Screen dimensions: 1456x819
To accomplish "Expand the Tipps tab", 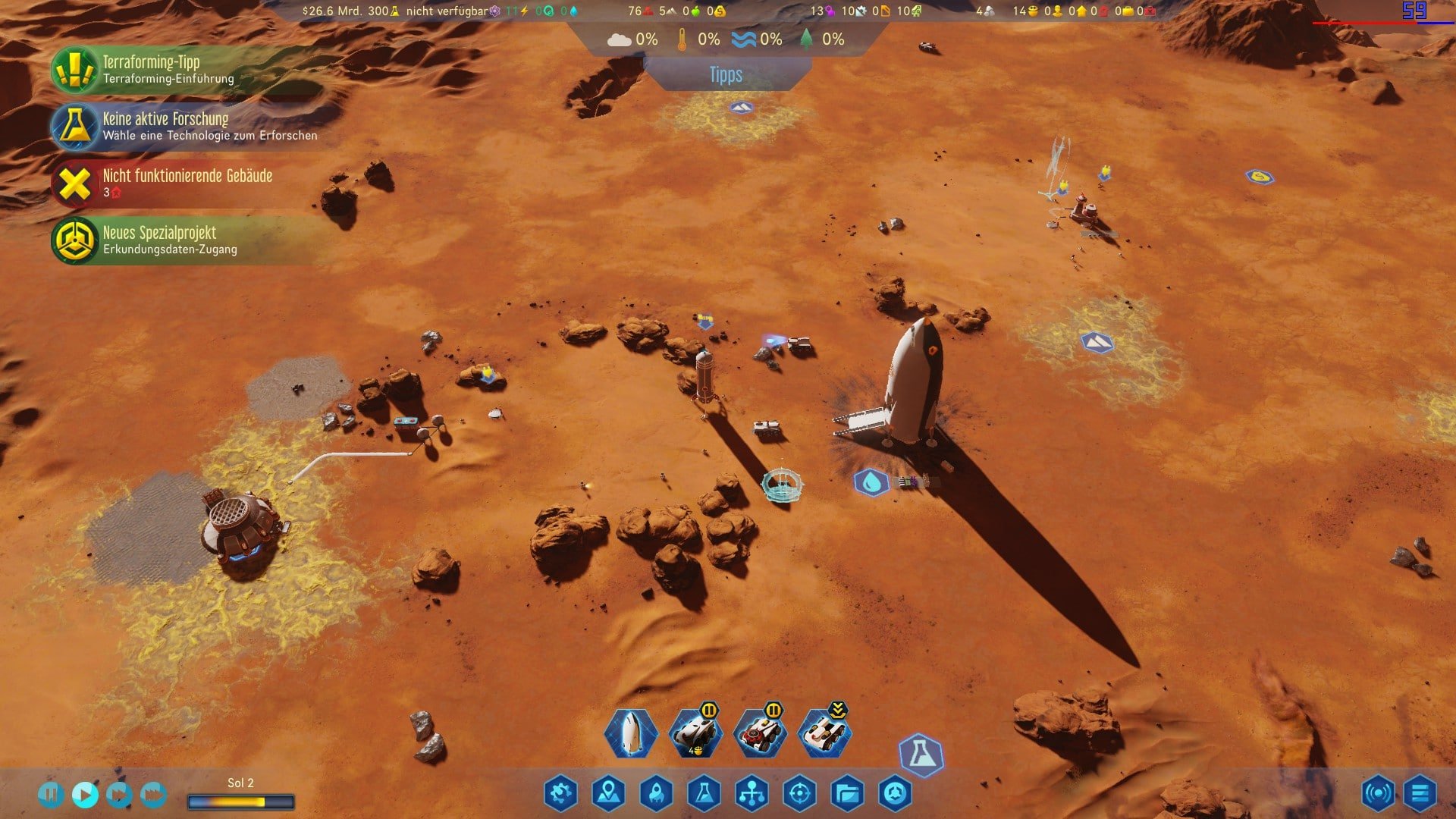I will pyautogui.click(x=726, y=75).
